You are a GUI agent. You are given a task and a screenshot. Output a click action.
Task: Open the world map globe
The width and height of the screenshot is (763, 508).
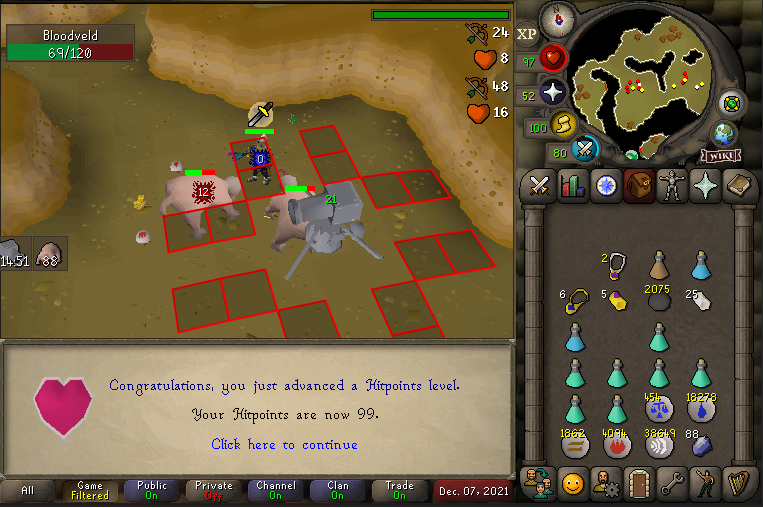(724, 135)
